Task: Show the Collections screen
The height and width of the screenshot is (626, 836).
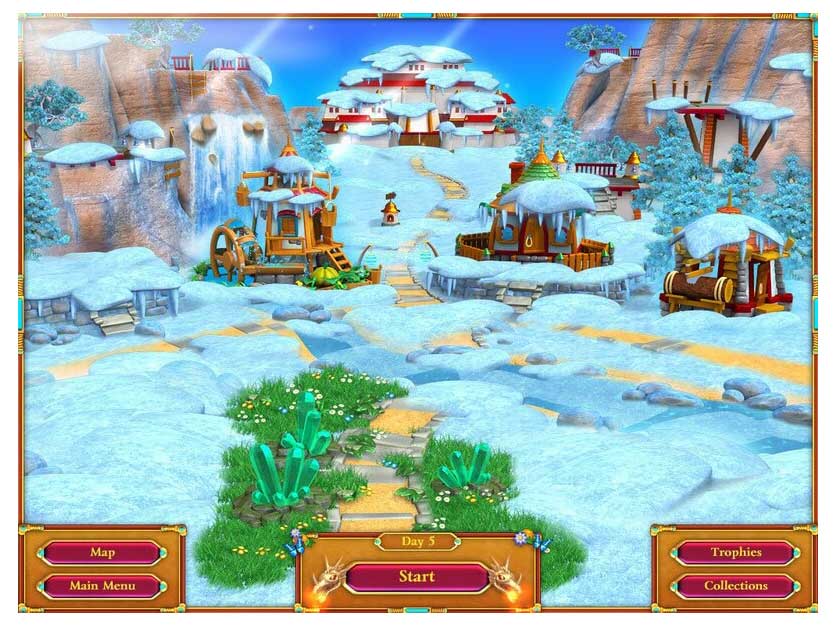Action: click(x=736, y=585)
